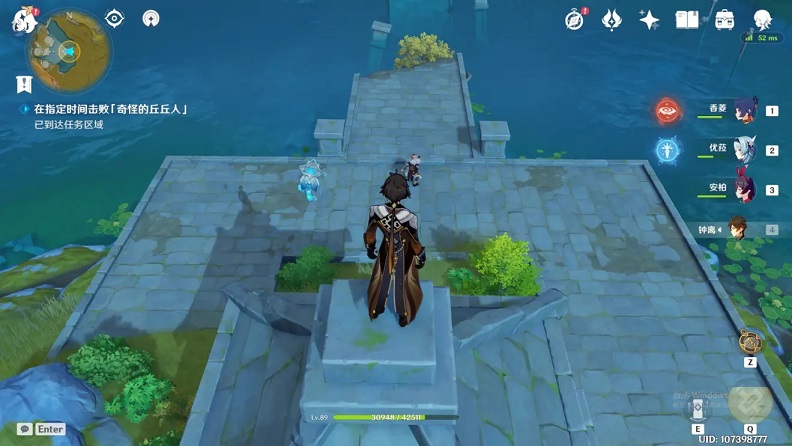This screenshot has height=446, width=792.
Task: Open the character profile head icon
Action: pos(763,20)
